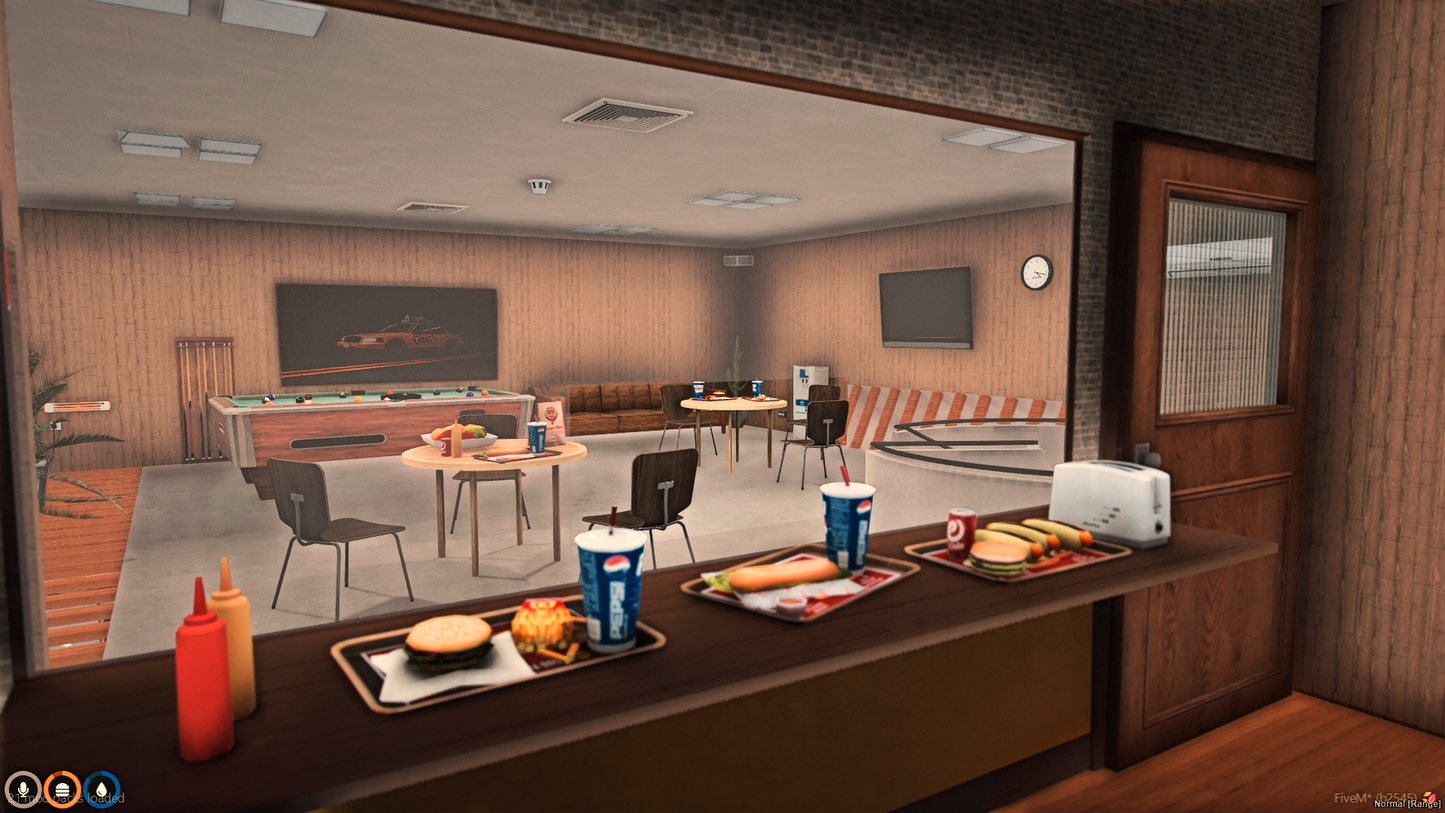Click the Normal [Range] voice indicator

1407,805
